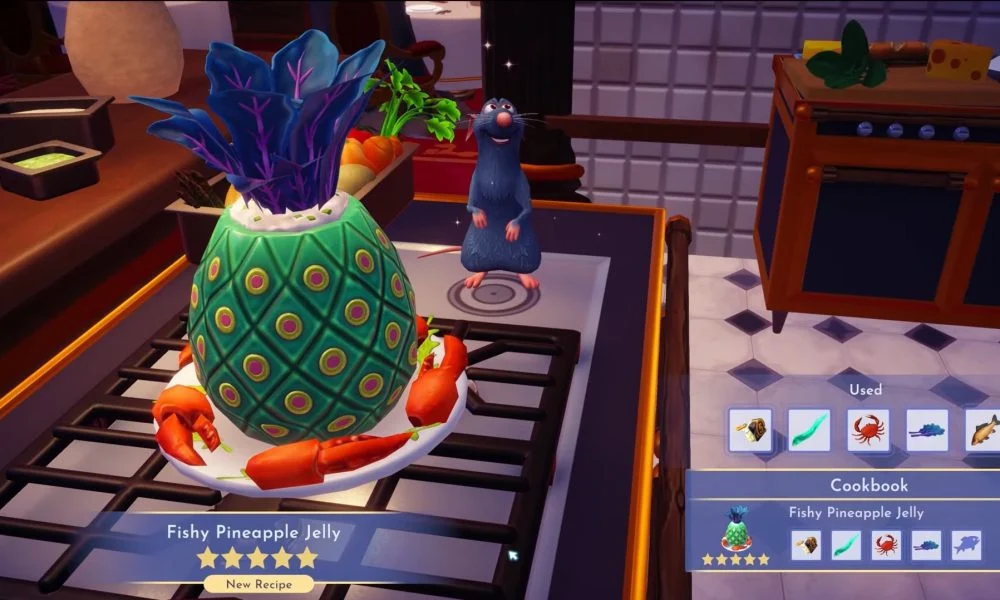Click the green seaweed under Used
The width and height of the screenshot is (1000, 600).
tap(809, 431)
